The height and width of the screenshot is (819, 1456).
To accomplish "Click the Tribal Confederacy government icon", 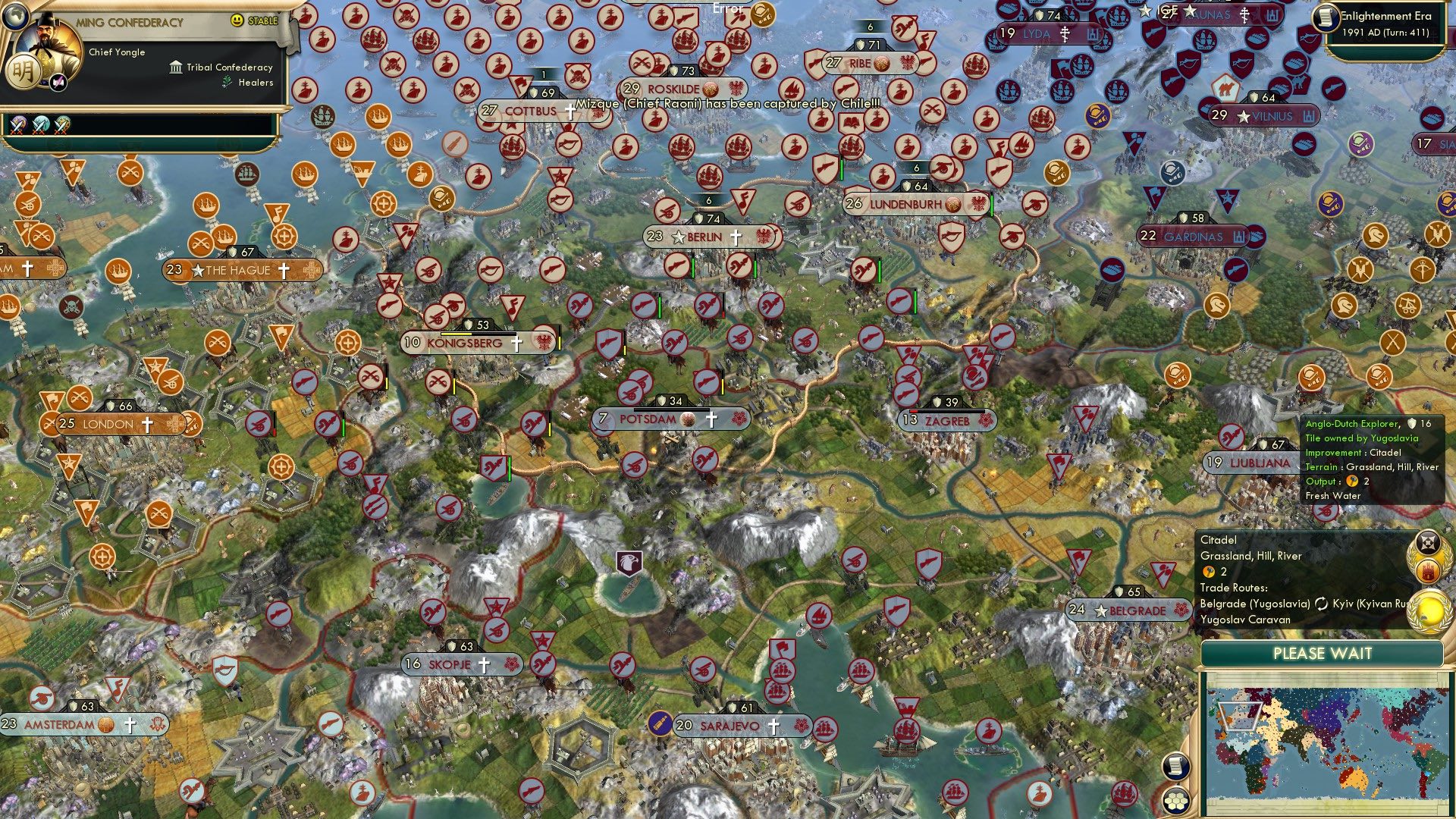I will click(175, 68).
